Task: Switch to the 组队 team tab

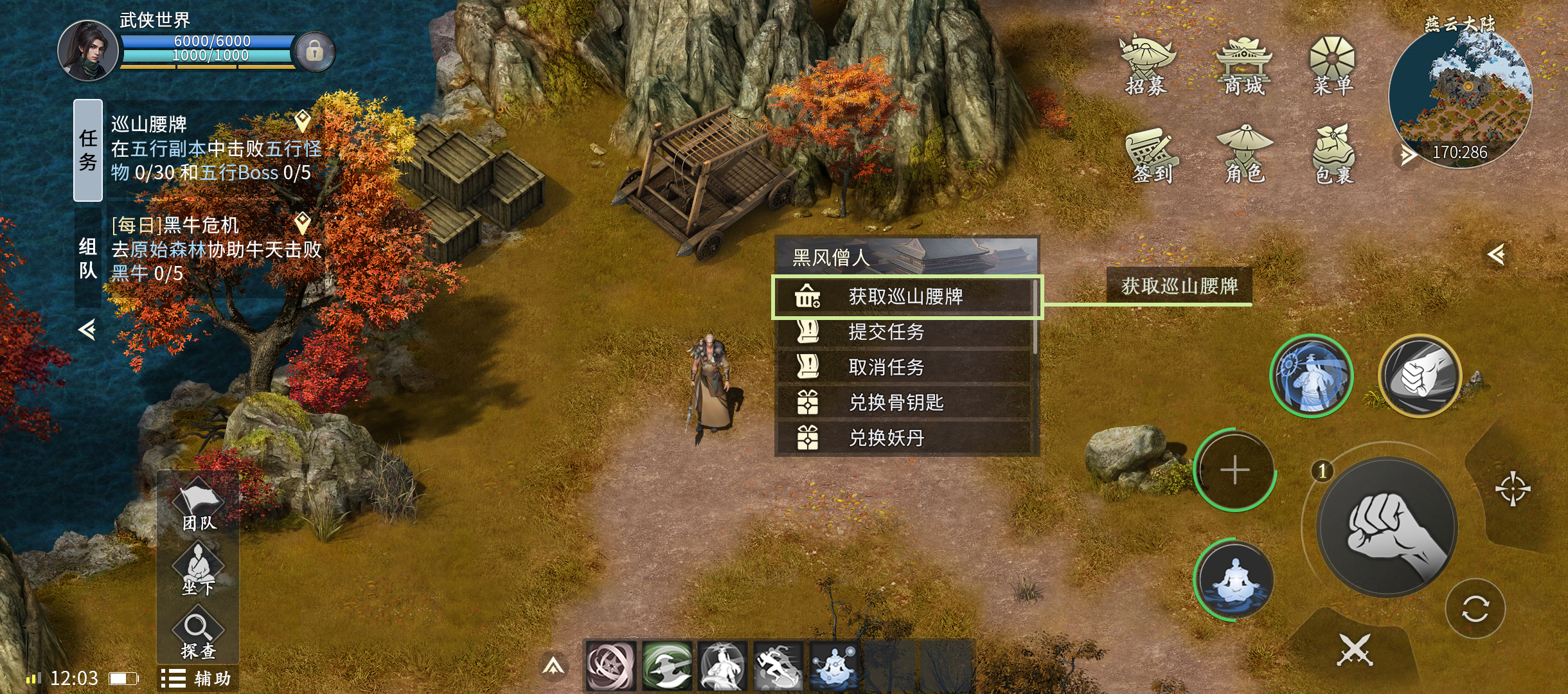Action: point(88,257)
